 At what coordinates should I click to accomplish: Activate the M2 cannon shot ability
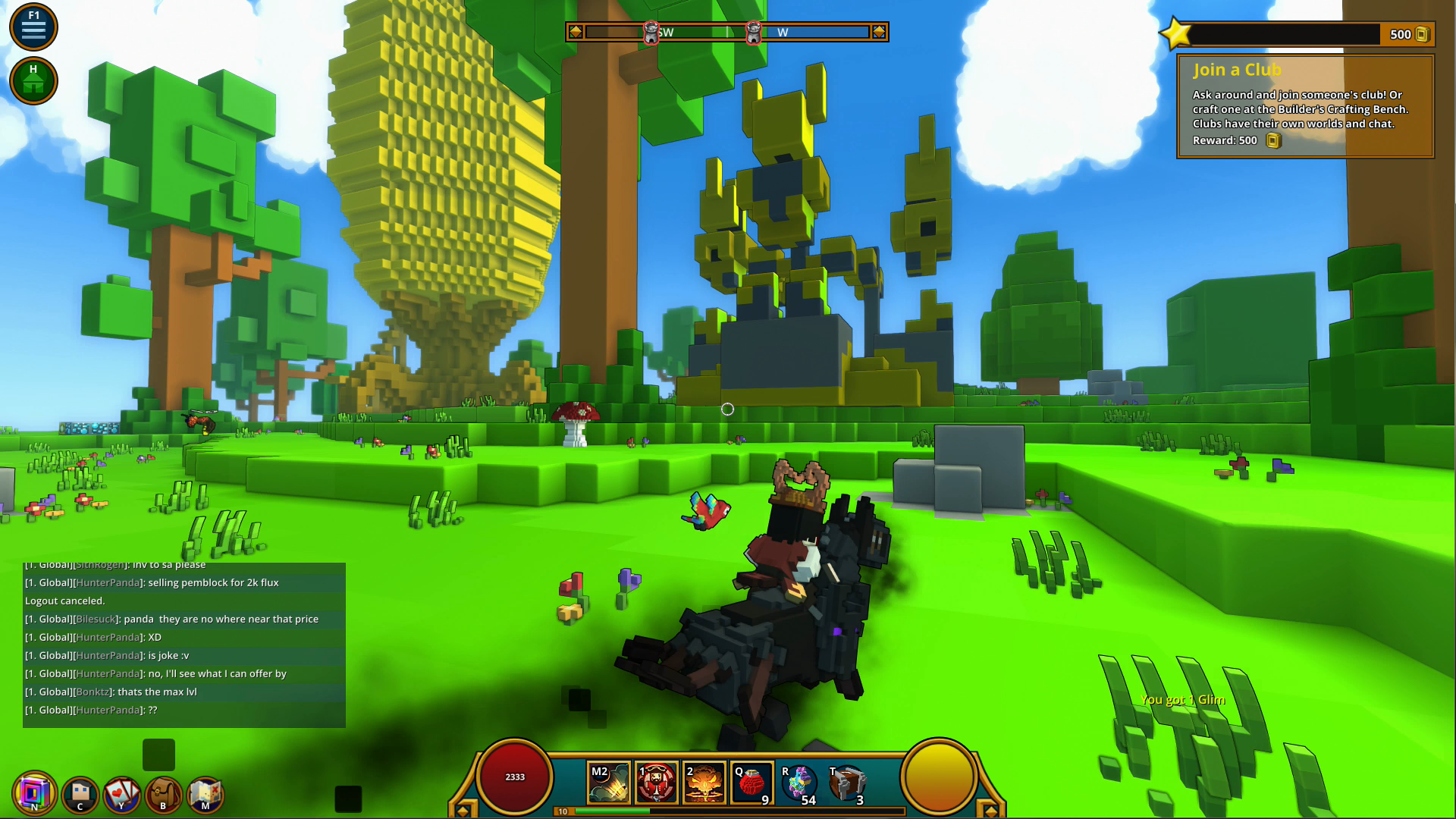(609, 783)
